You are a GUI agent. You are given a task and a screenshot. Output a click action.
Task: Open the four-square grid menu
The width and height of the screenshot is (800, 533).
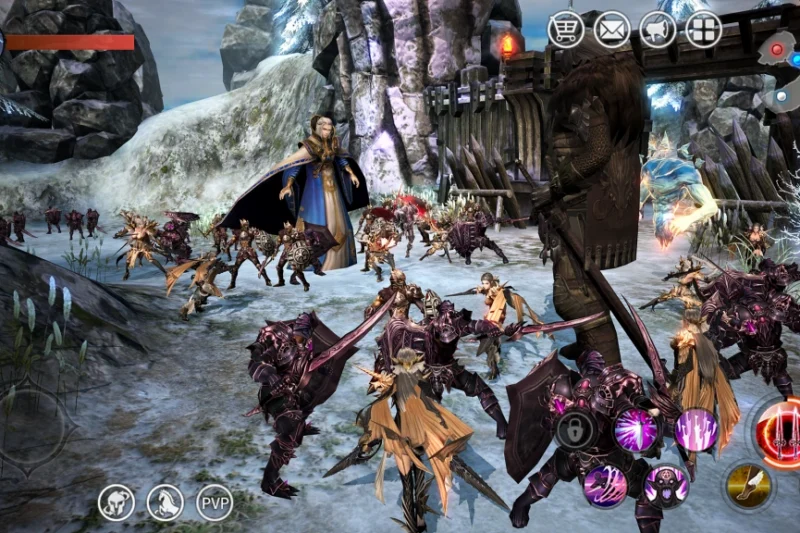[x=703, y=29]
